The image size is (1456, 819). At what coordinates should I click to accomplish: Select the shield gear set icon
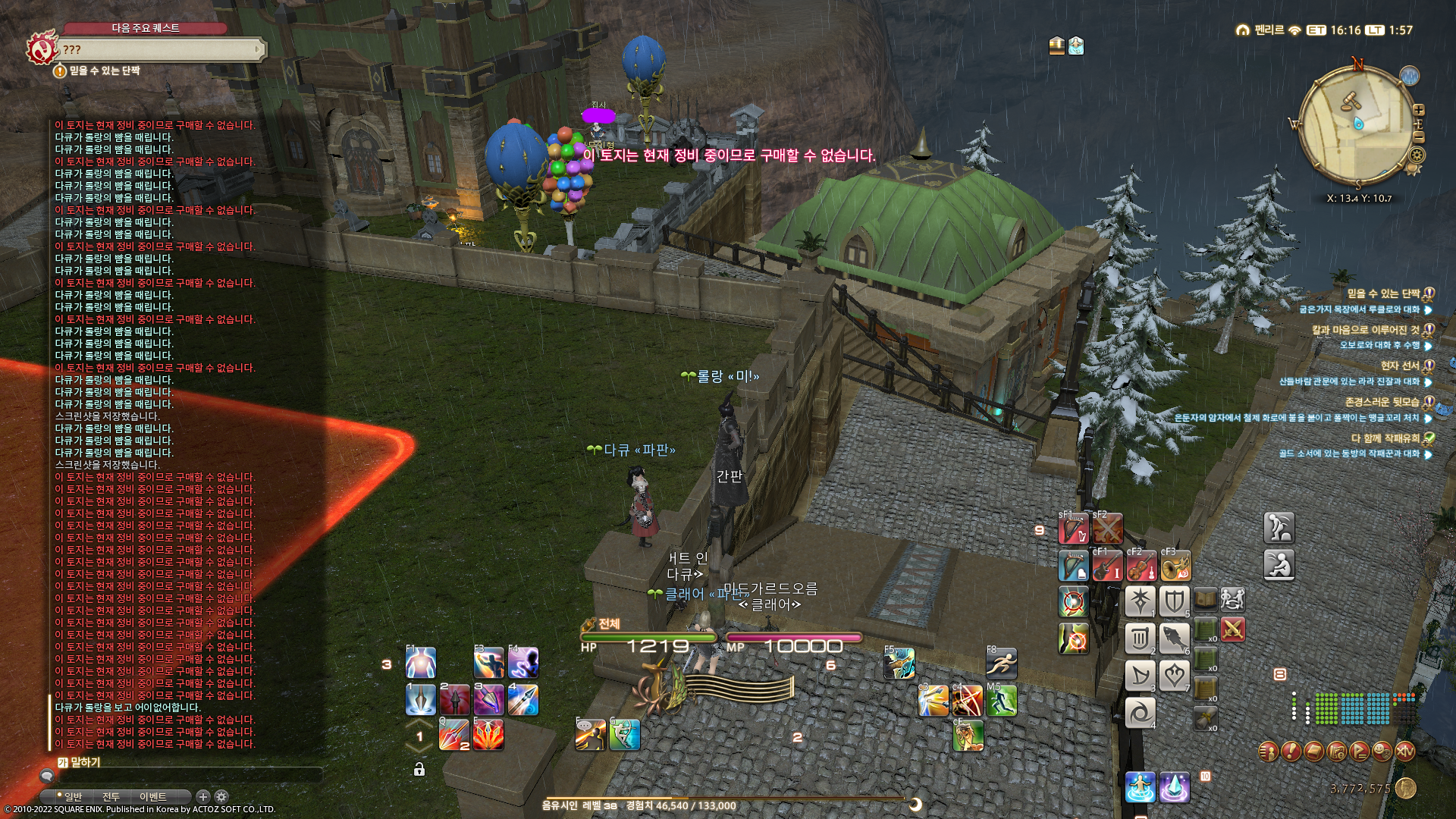coord(1174,601)
